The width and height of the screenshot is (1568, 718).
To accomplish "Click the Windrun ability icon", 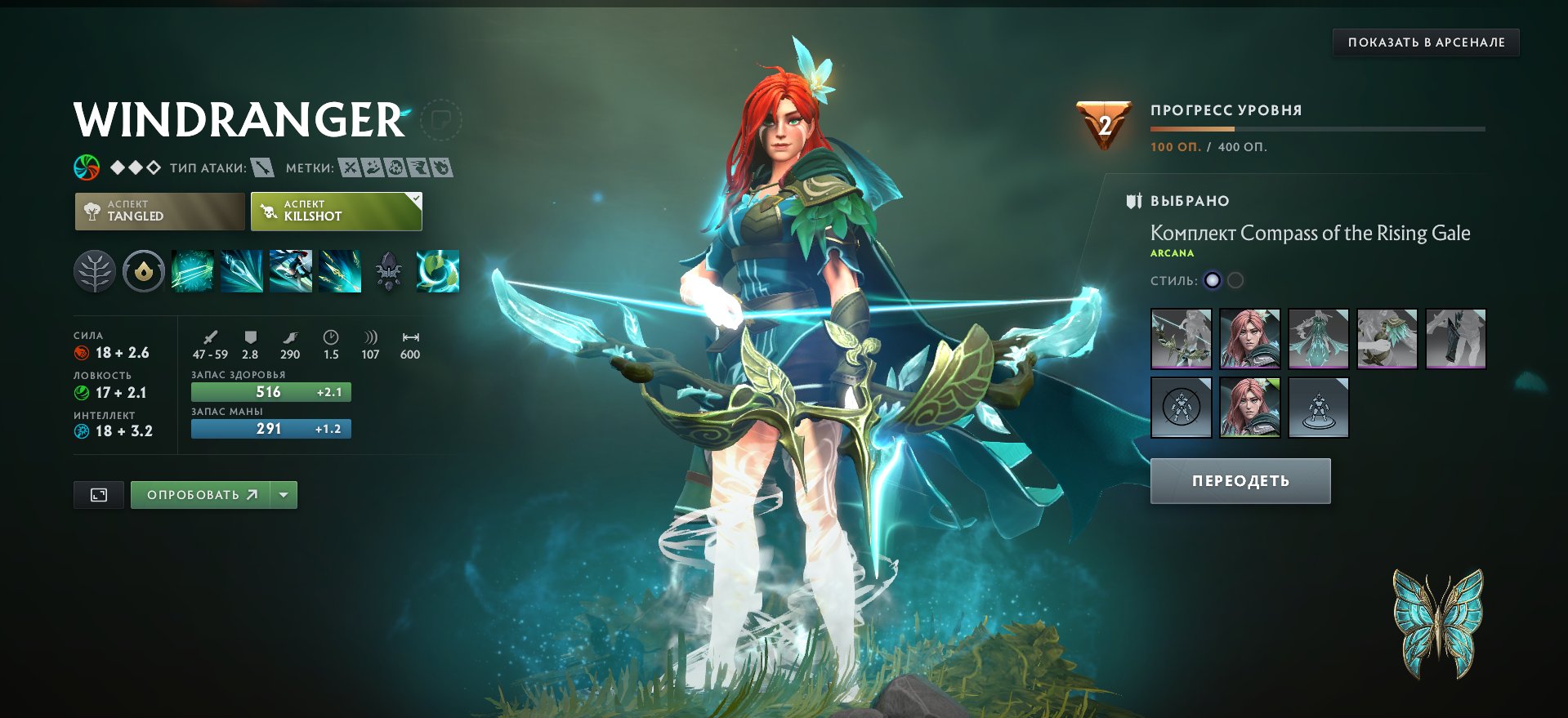I will (x=291, y=271).
